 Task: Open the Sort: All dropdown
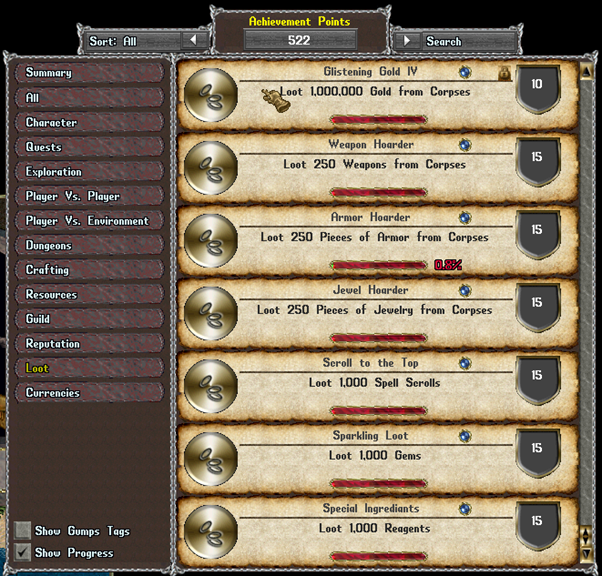[x=194, y=41]
